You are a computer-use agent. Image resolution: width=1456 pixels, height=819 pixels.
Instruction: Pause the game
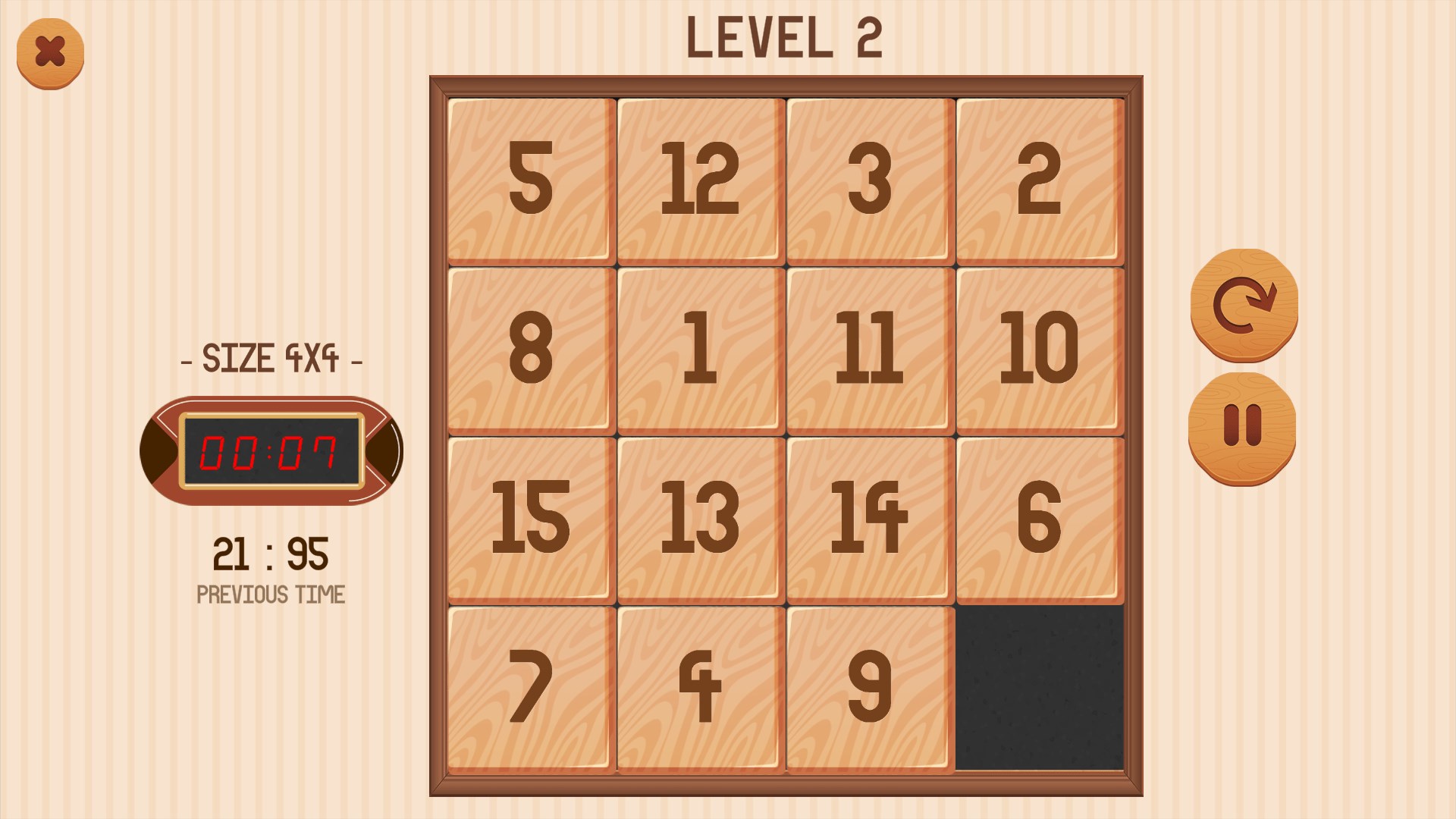tap(1244, 428)
